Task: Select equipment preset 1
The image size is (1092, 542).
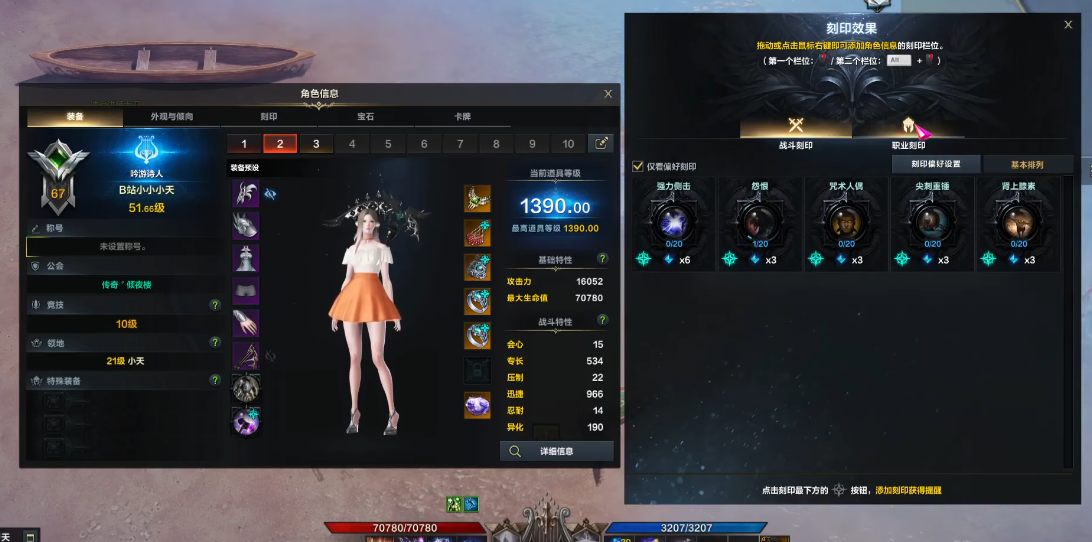Action: [244, 144]
